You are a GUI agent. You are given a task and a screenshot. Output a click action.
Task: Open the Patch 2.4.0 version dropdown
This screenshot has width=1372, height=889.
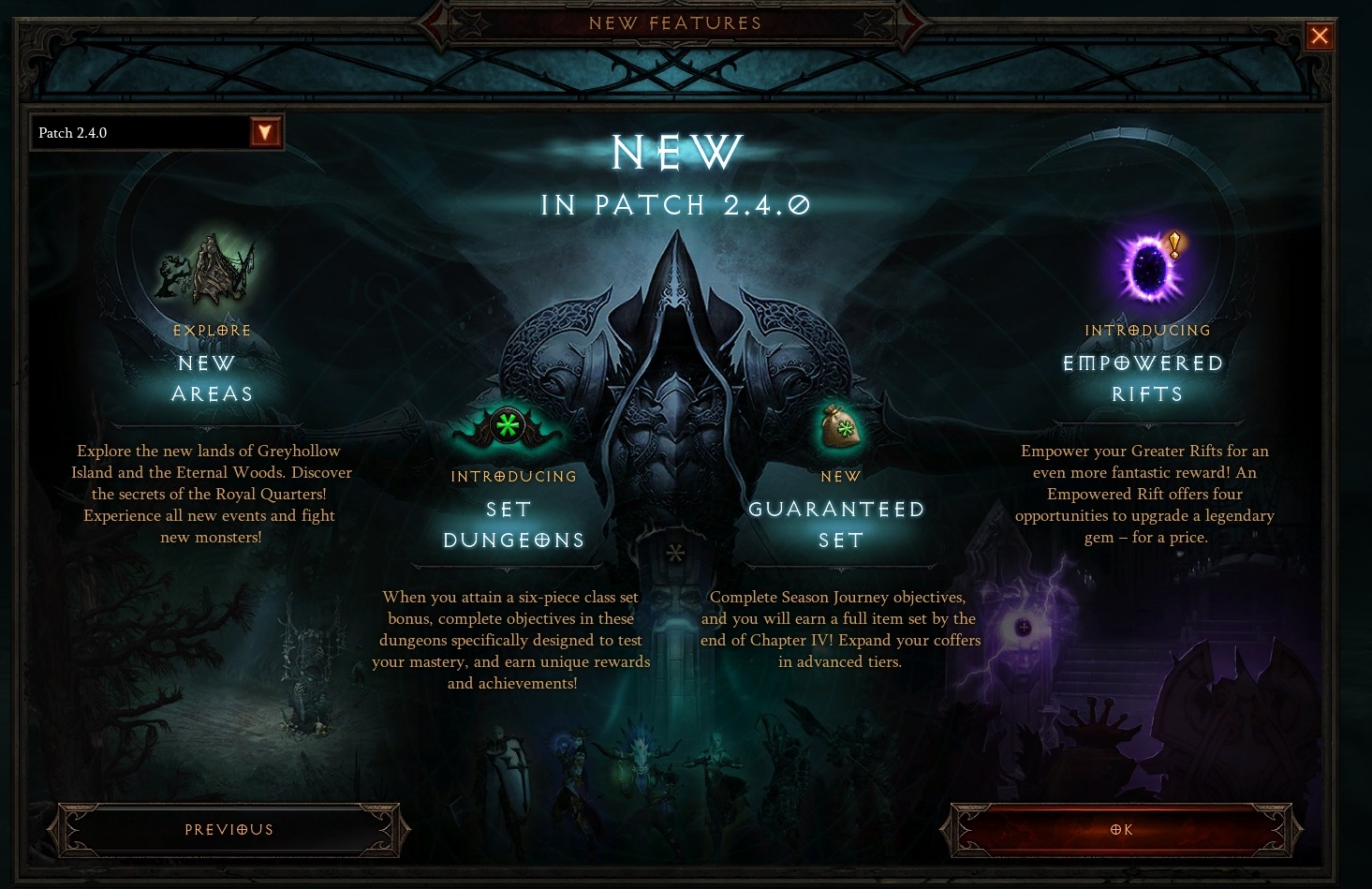265,133
